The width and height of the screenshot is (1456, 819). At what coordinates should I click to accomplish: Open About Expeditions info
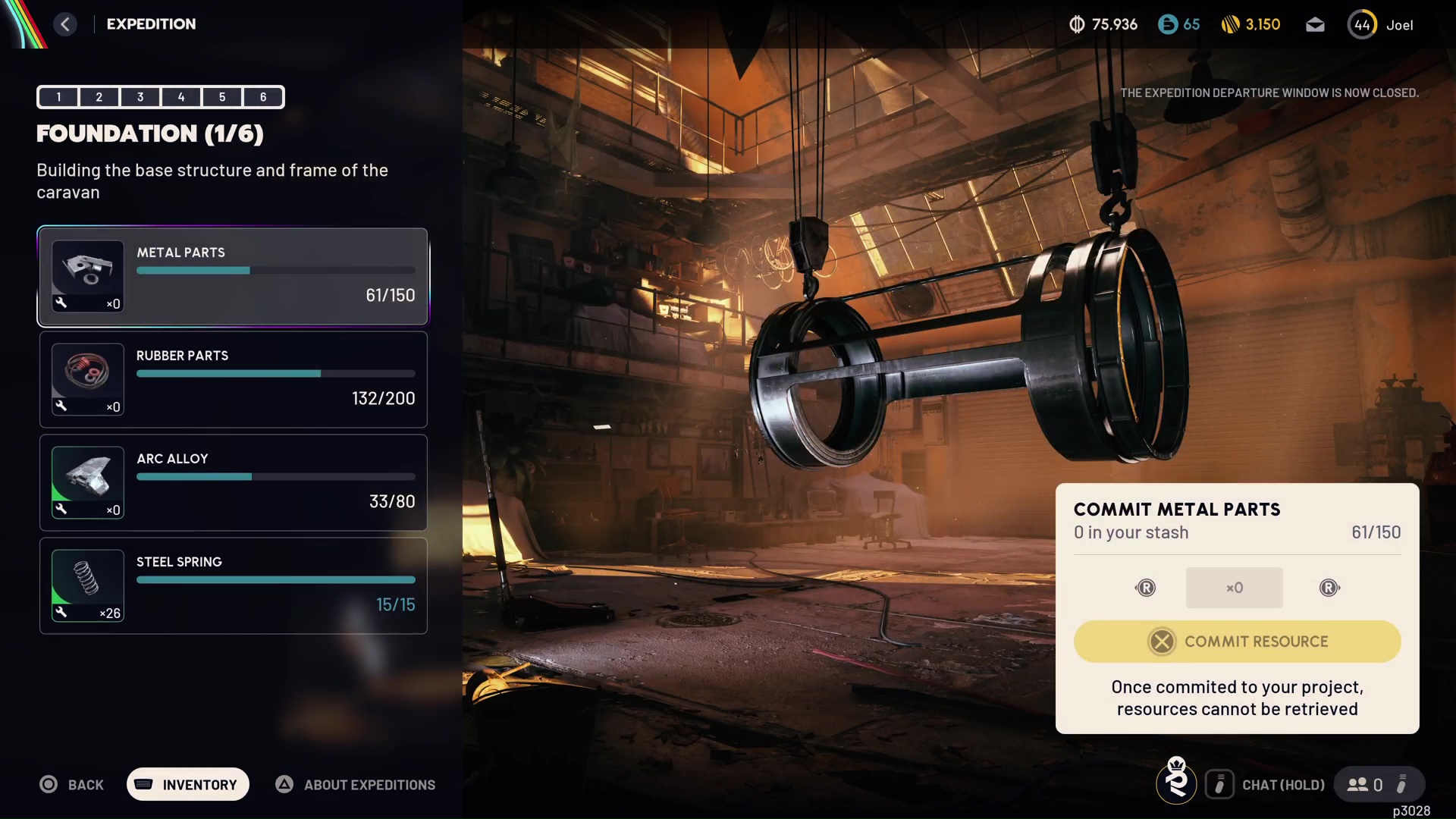356,785
